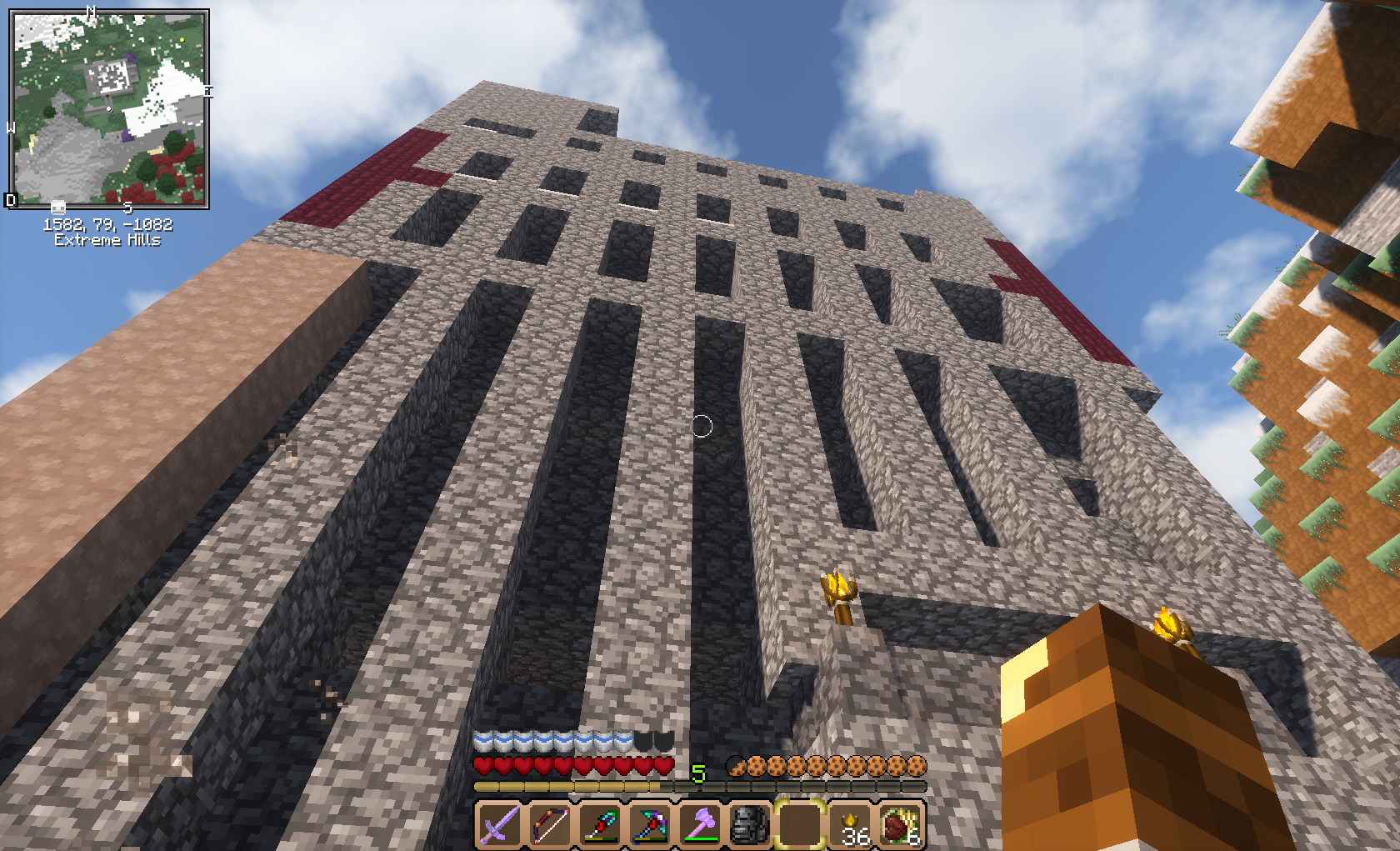Equip the pink axe from the hotbar
The height and width of the screenshot is (851, 1400).
click(x=699, y=824)
